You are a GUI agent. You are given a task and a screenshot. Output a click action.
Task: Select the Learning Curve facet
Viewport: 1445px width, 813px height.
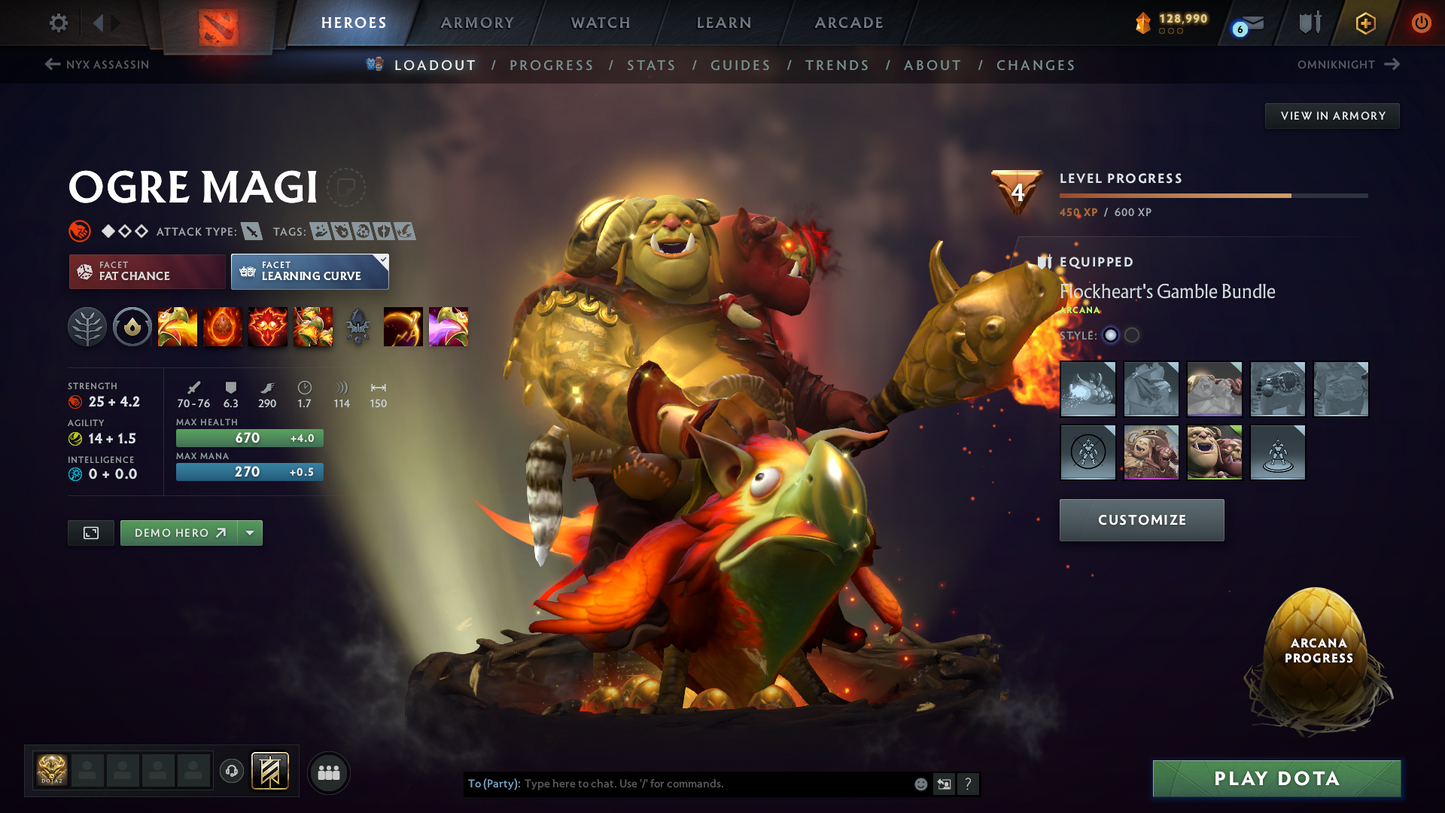pos(309,271)
